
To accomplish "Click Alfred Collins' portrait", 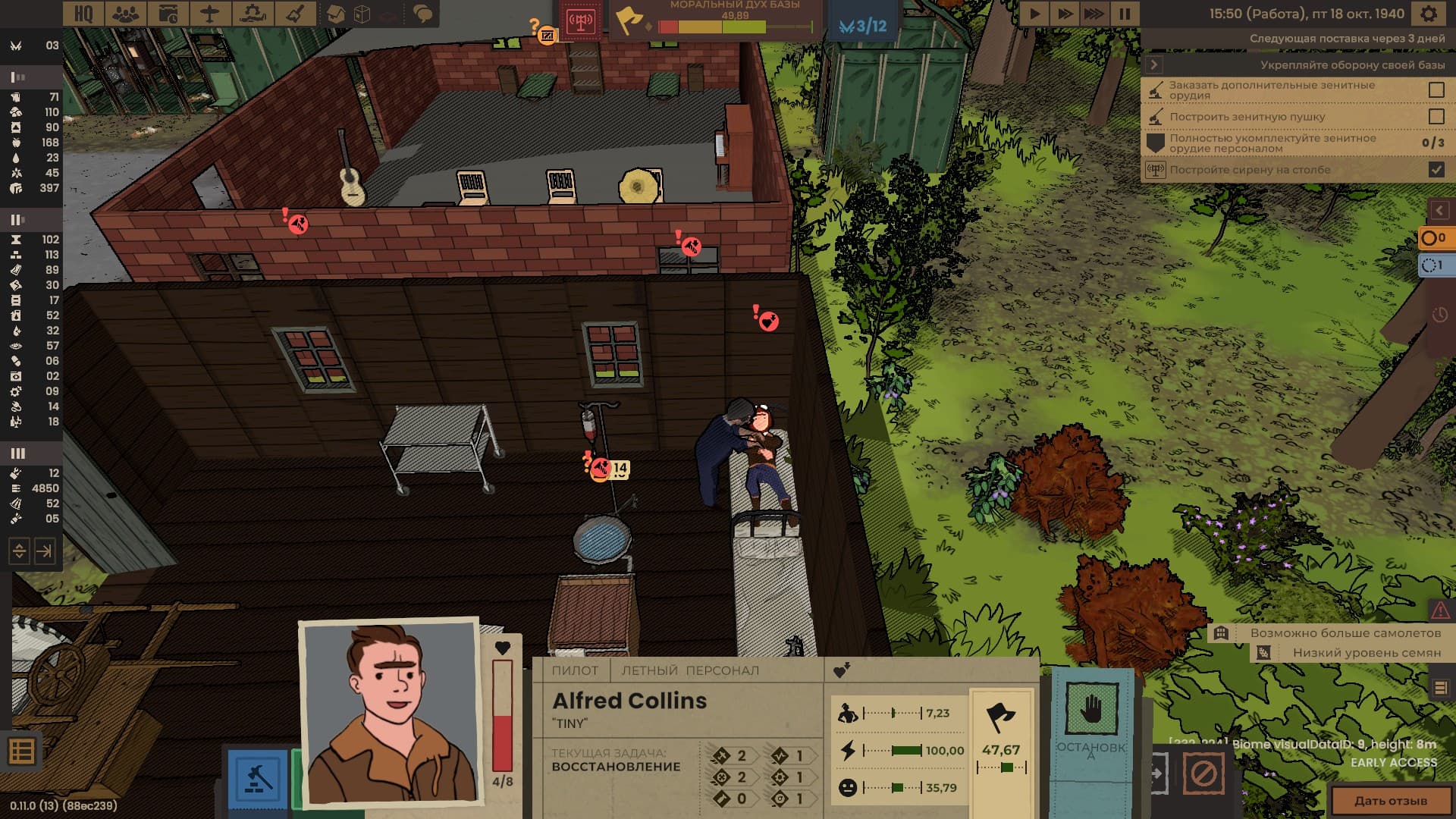I will click(391, 713).
